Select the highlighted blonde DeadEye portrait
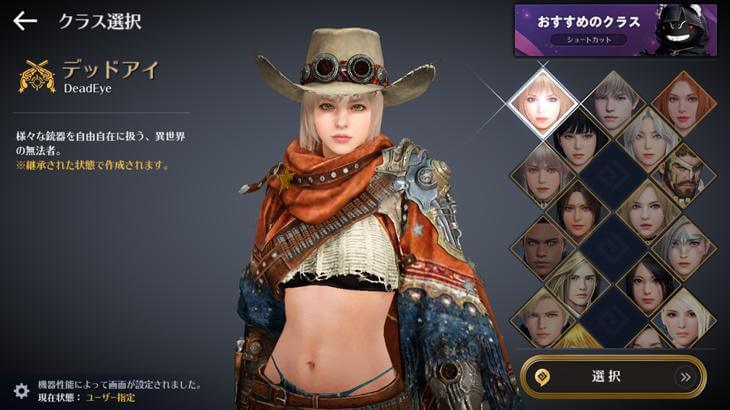The image size is (730, 410). pos(543,104)
